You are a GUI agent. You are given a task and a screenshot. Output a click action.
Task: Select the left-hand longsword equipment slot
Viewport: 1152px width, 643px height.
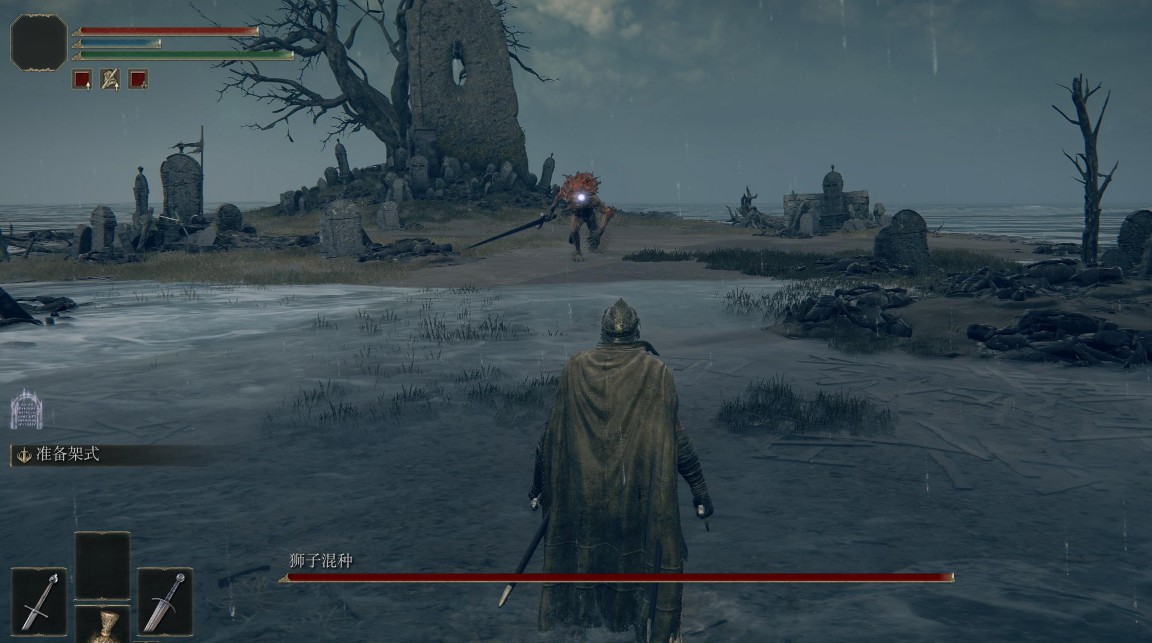tap(39, 602)
